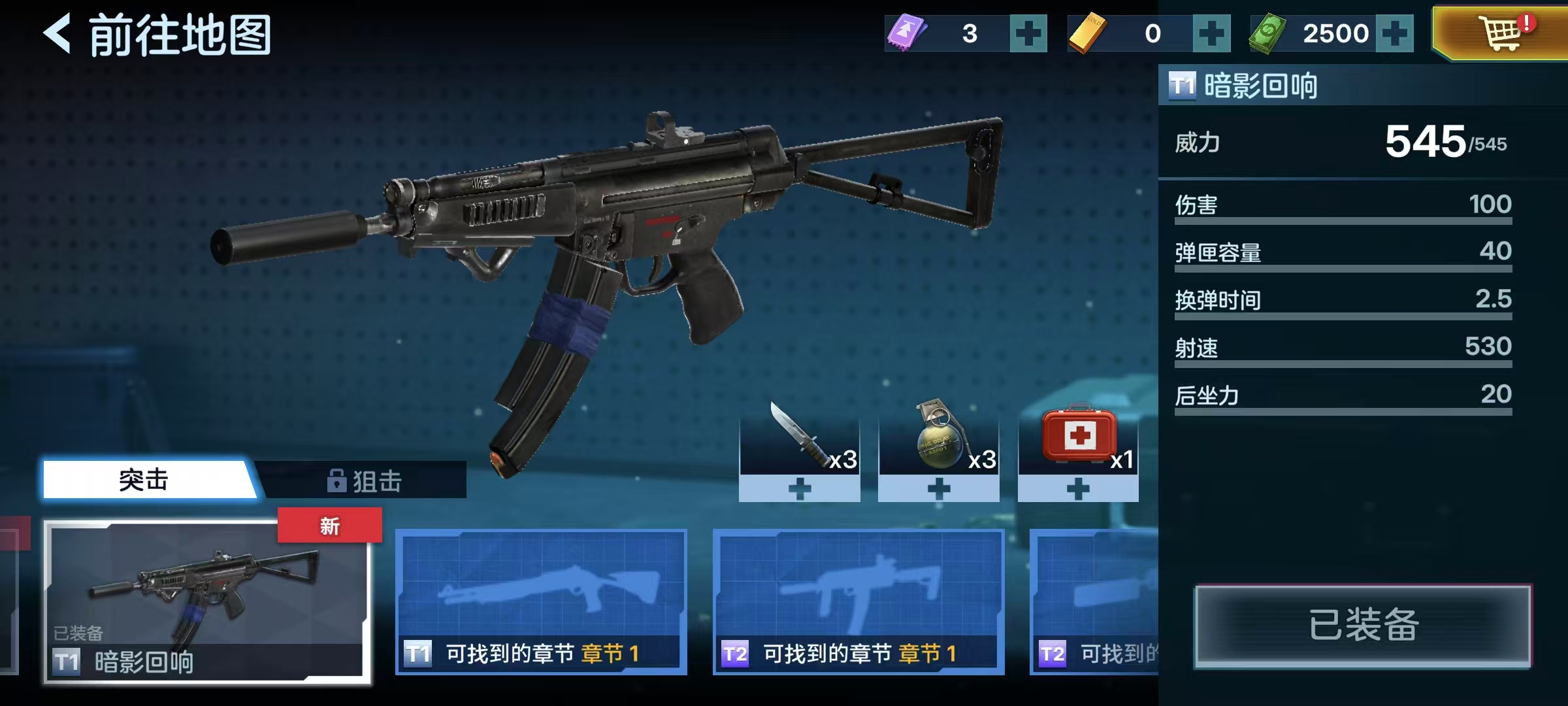The height and width of the screenshot is (706, 1568).
Task: Buy more cash with the plus button
Action: 1394,34
